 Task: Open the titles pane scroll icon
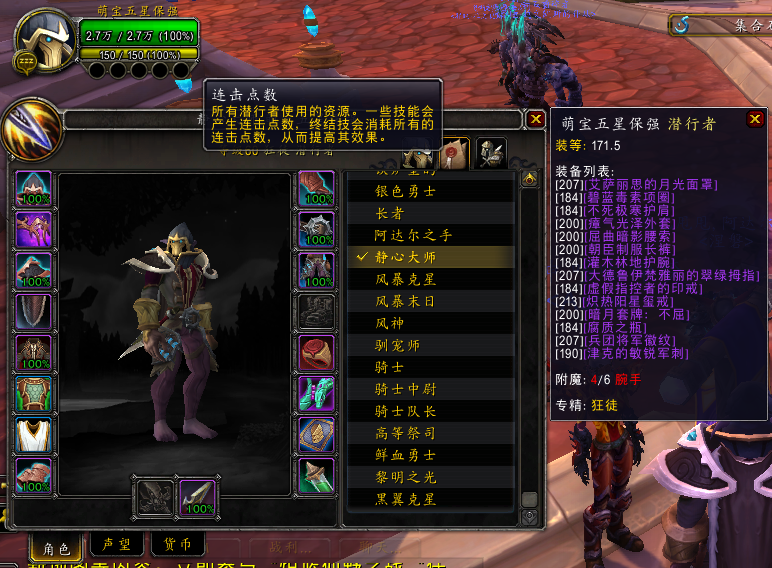tap(456, 153)
